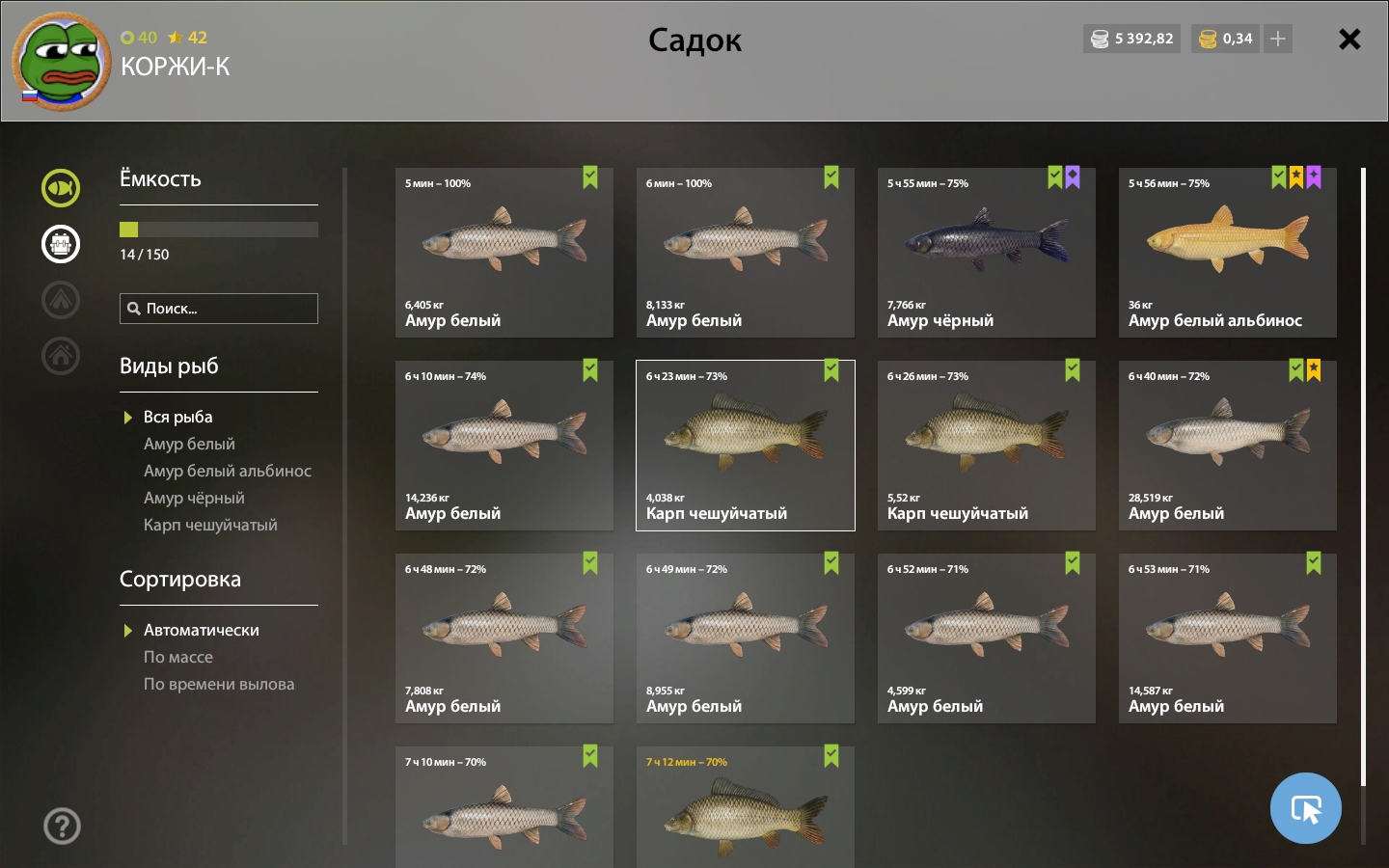The image size is (1389, 868).
Task: Click the КОРЖИ-К player avatar
Action: pyautogui.click(x=61, y=62)
